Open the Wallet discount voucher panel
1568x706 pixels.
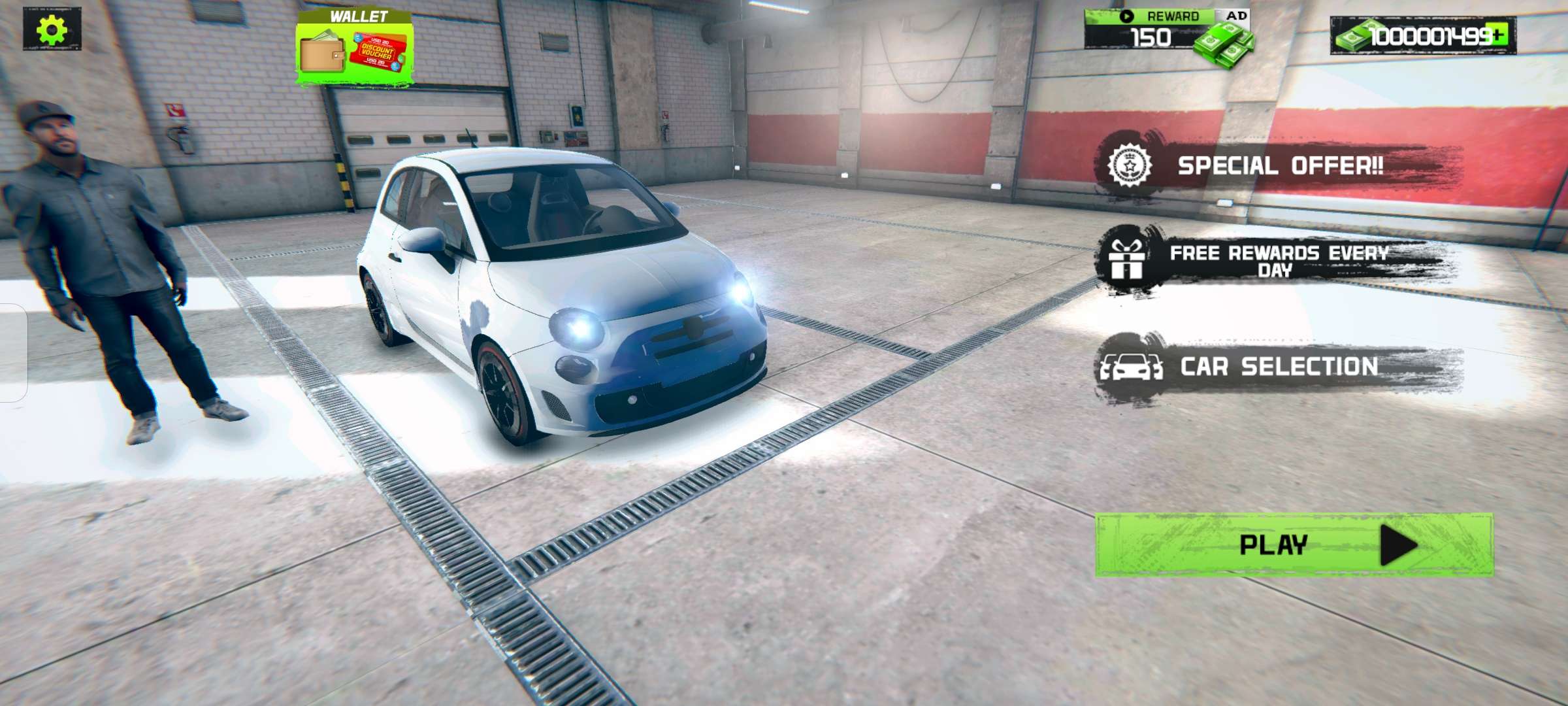point(354,50)
